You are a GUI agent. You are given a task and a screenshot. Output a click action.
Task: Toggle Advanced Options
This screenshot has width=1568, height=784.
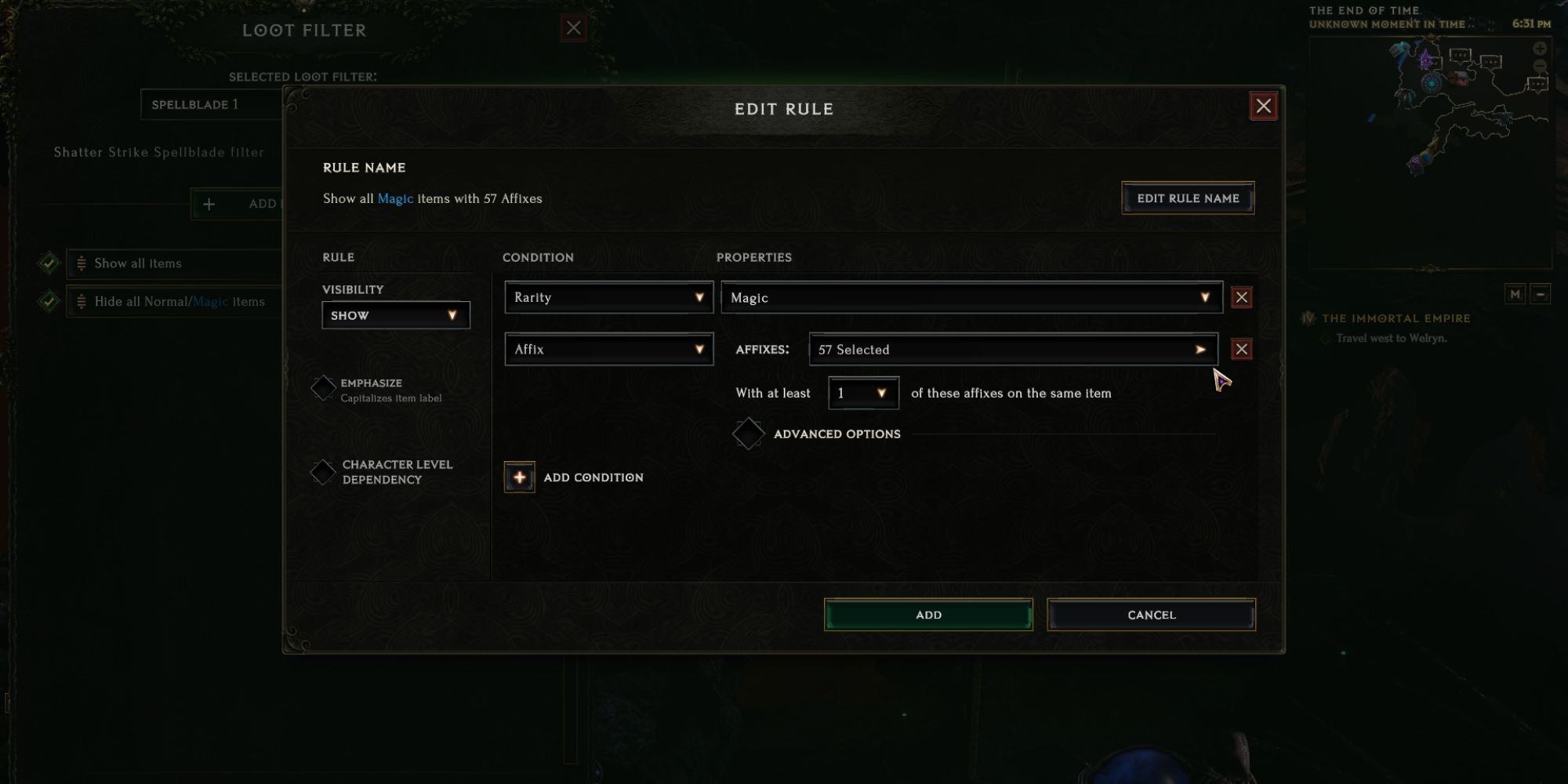point(749,433)
